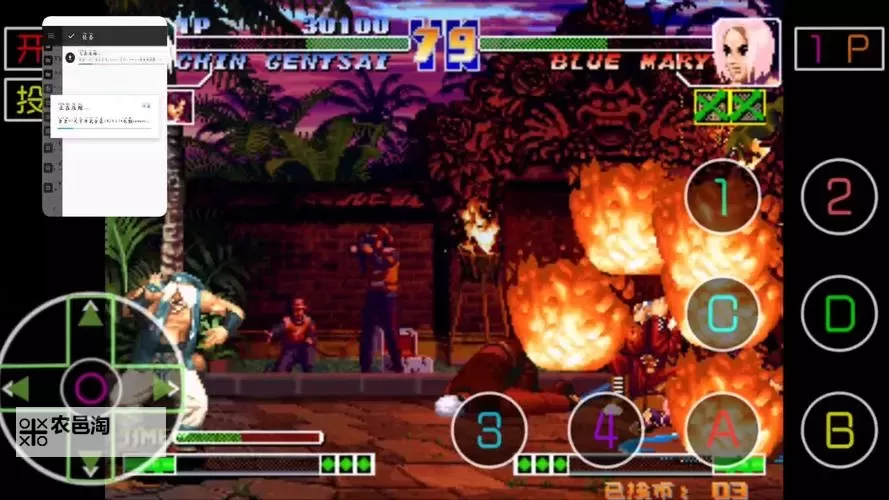
Task: Move up with the d-pad up arrow
Action: point(91,315)
